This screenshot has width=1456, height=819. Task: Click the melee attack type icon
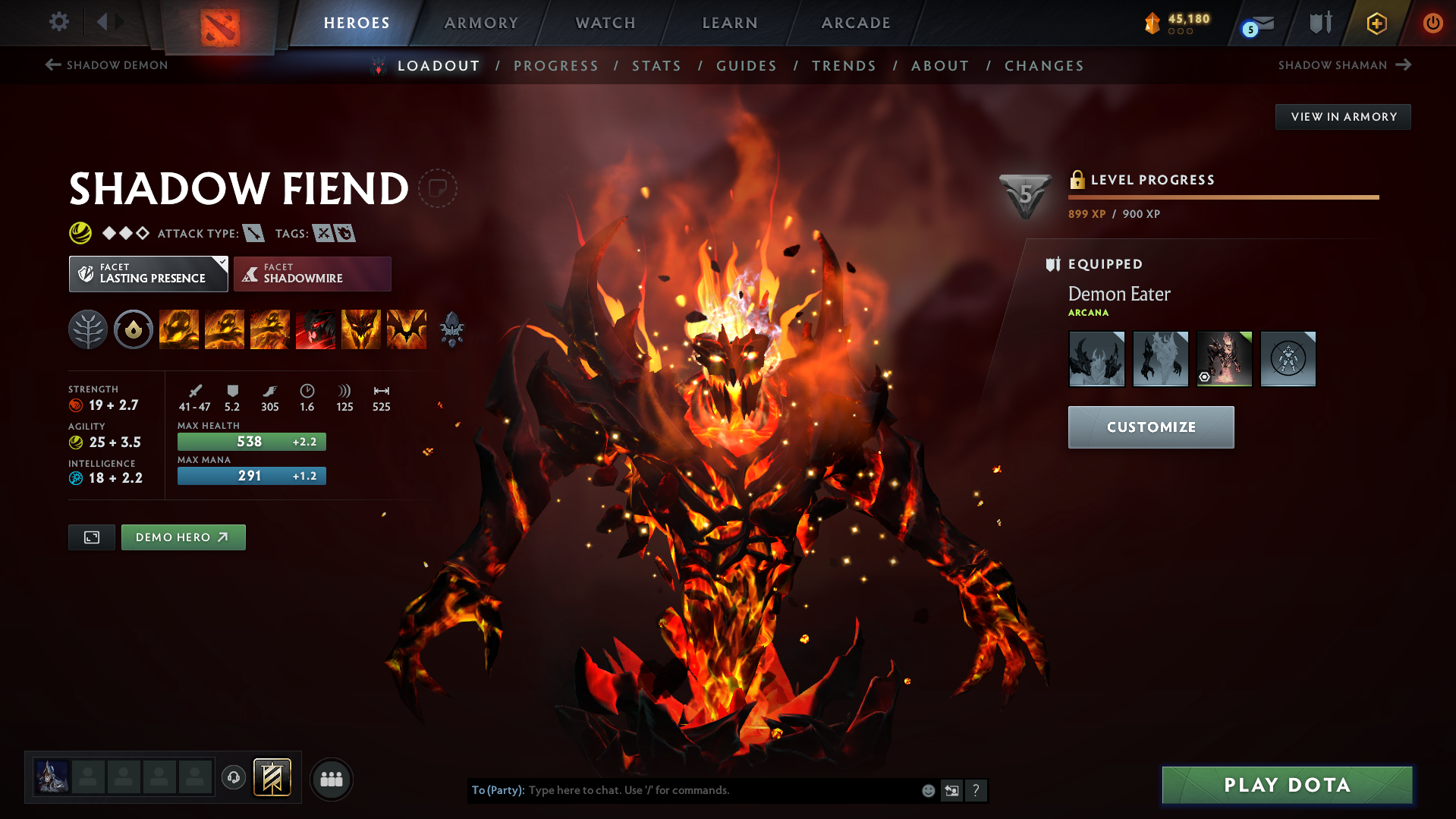[253, 233]
